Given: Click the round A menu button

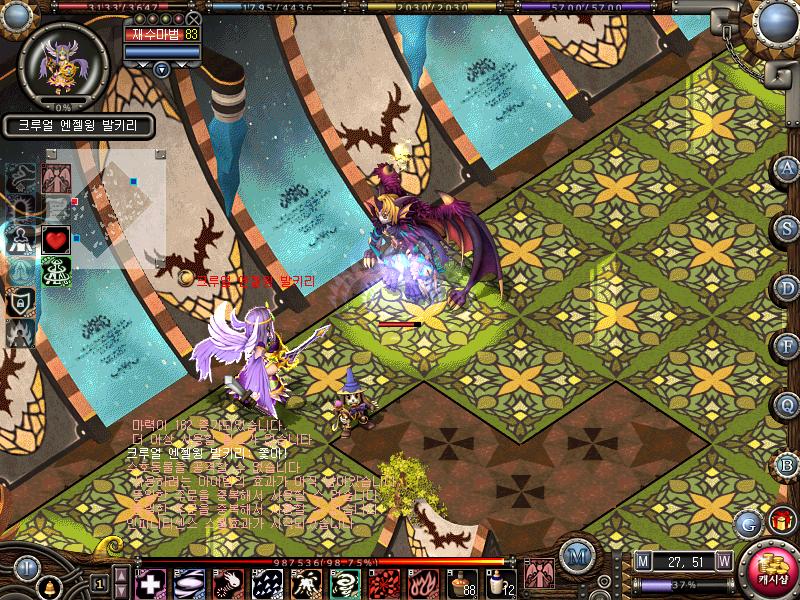Looking at the screenshot, I should (x=787, y=168).
